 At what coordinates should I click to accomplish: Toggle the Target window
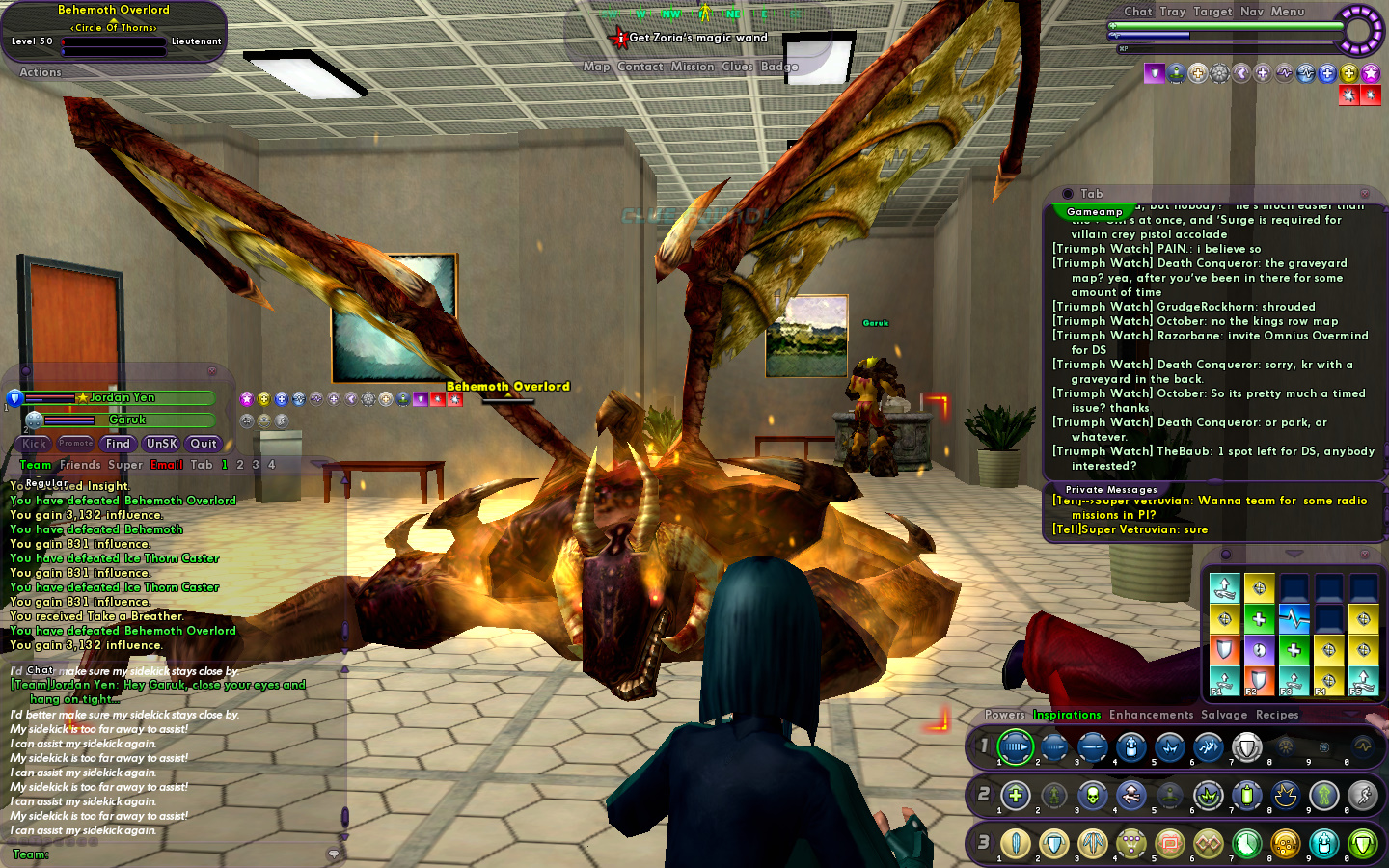1212,12
